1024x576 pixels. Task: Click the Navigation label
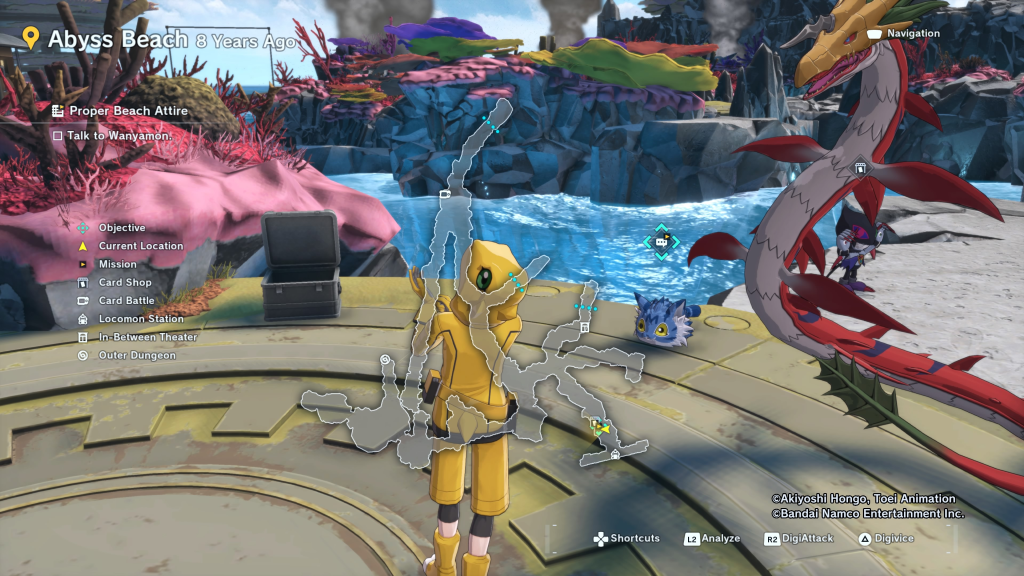913,34
